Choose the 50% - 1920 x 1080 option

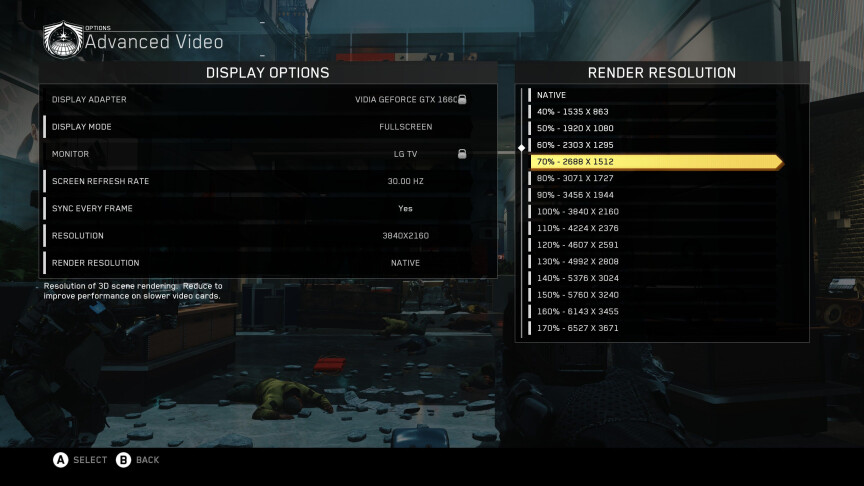650,128
